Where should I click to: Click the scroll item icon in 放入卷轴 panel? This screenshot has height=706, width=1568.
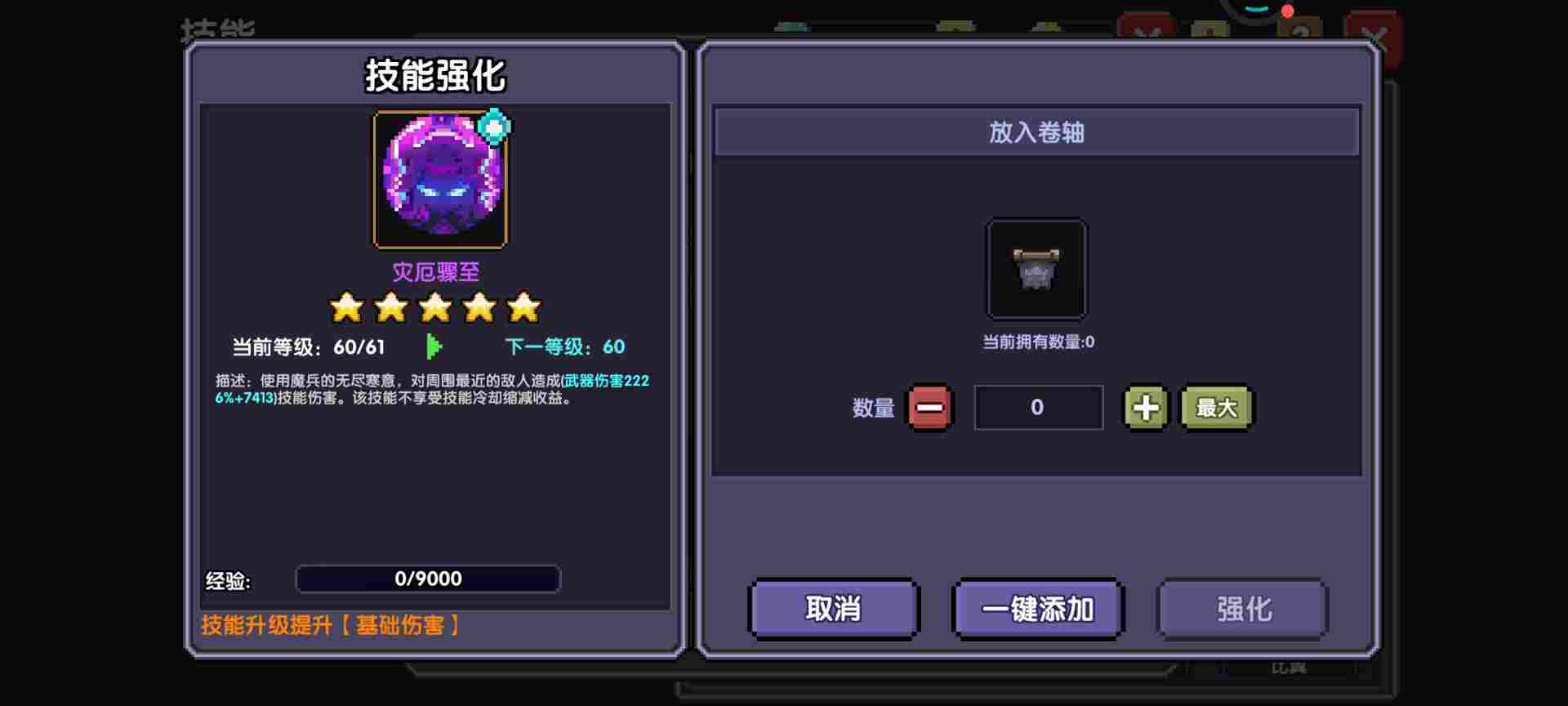[x=1037, y=271]
